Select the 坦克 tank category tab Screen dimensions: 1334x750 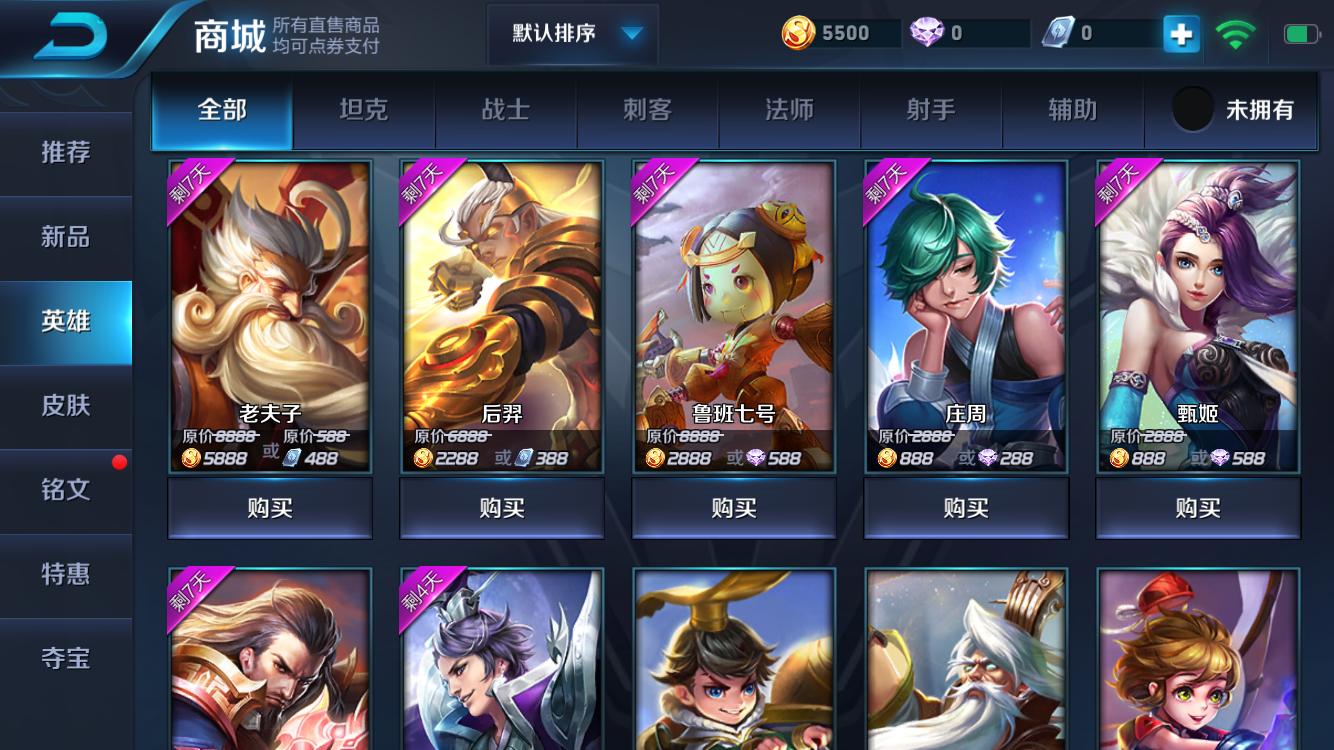point(364,113)
